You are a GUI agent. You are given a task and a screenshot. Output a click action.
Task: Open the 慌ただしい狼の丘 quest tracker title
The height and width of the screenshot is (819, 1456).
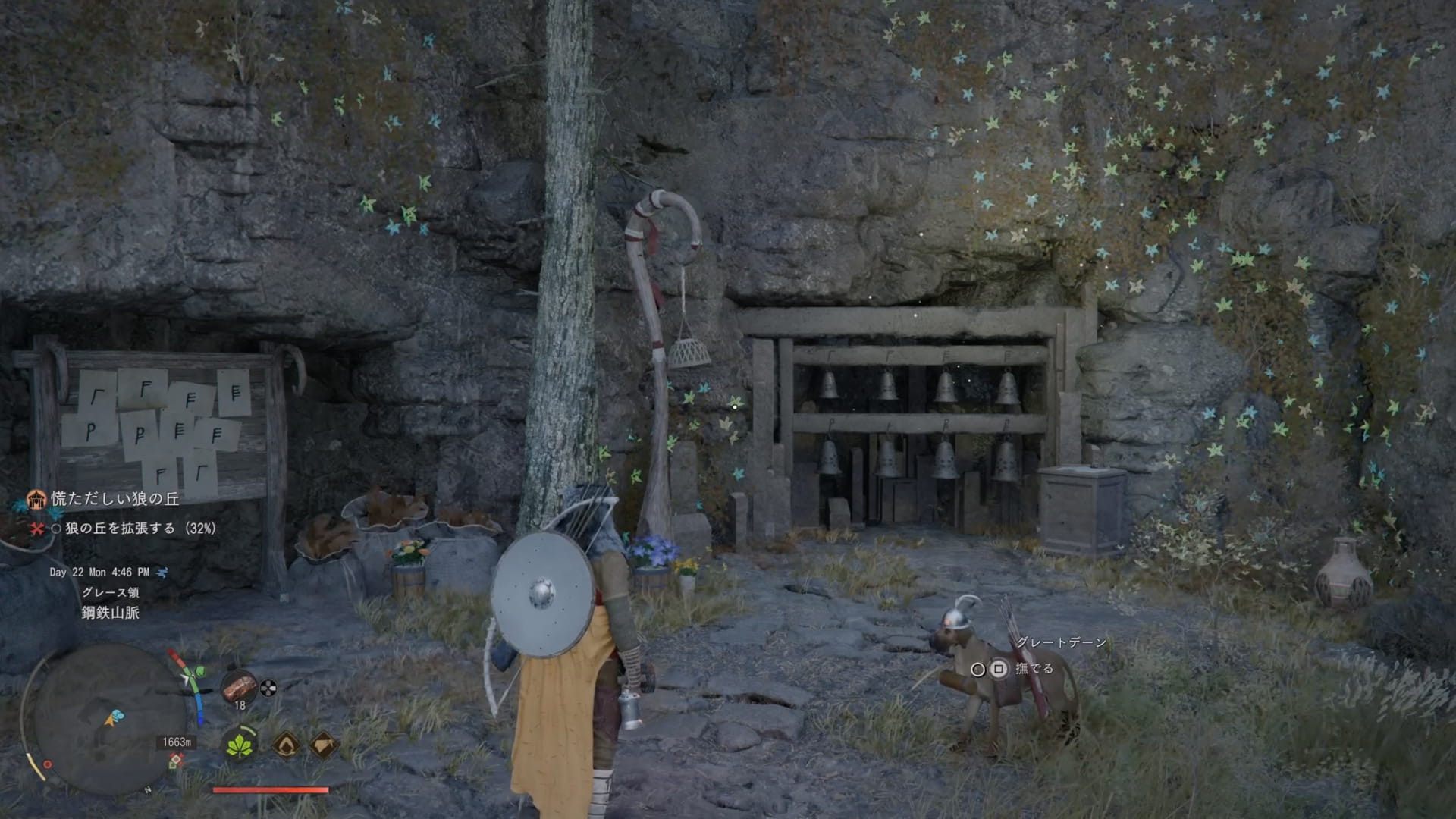pos(115,498)
